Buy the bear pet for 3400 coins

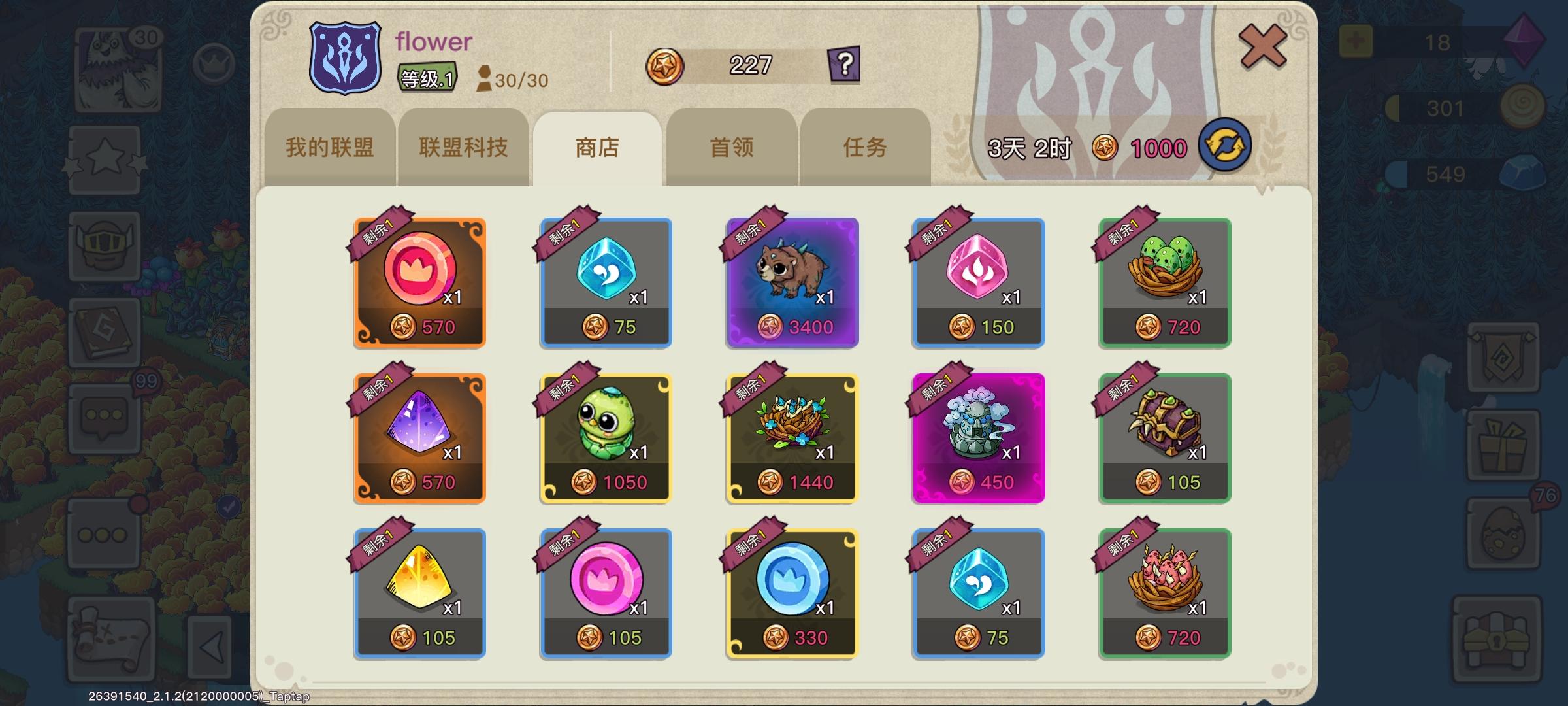click(x=791, y=282)
